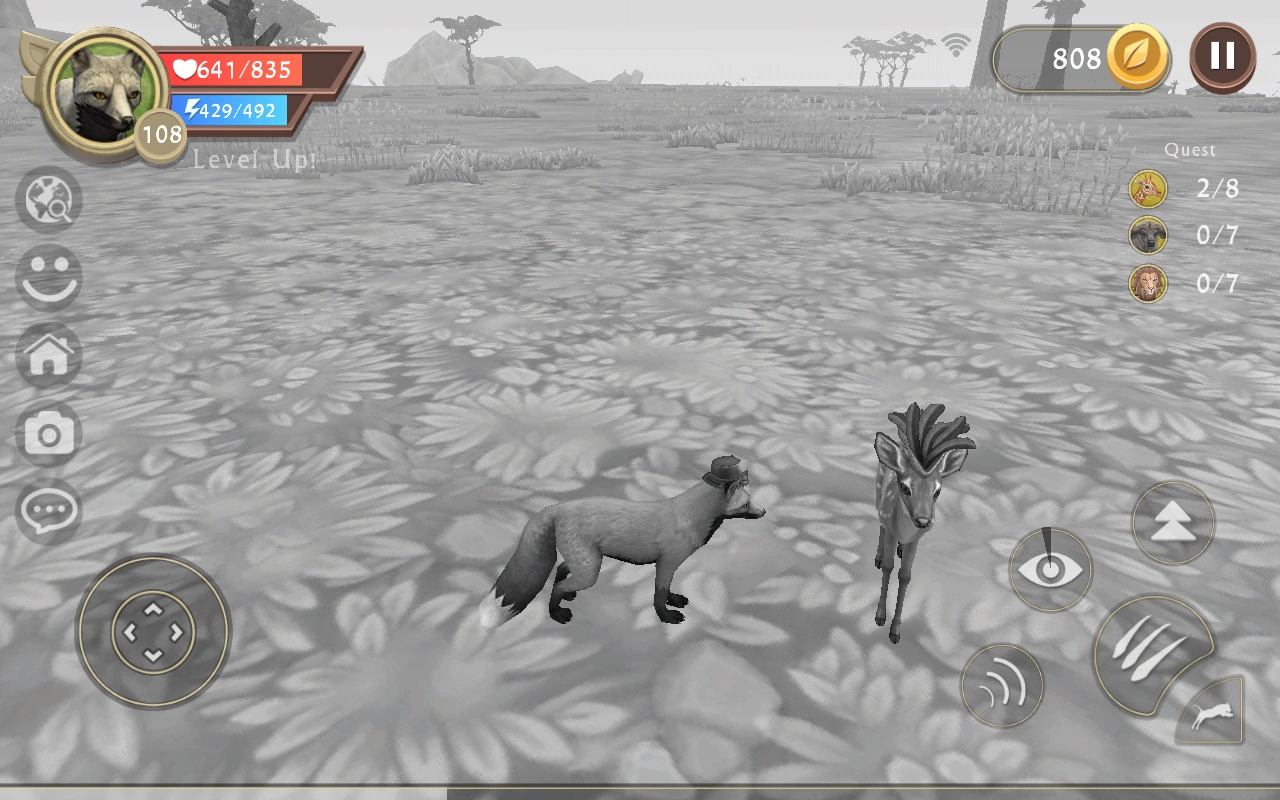Open the world map search
Viewport: 1280px width, 800px height.
pyautogui.click(x=50, y=200)
